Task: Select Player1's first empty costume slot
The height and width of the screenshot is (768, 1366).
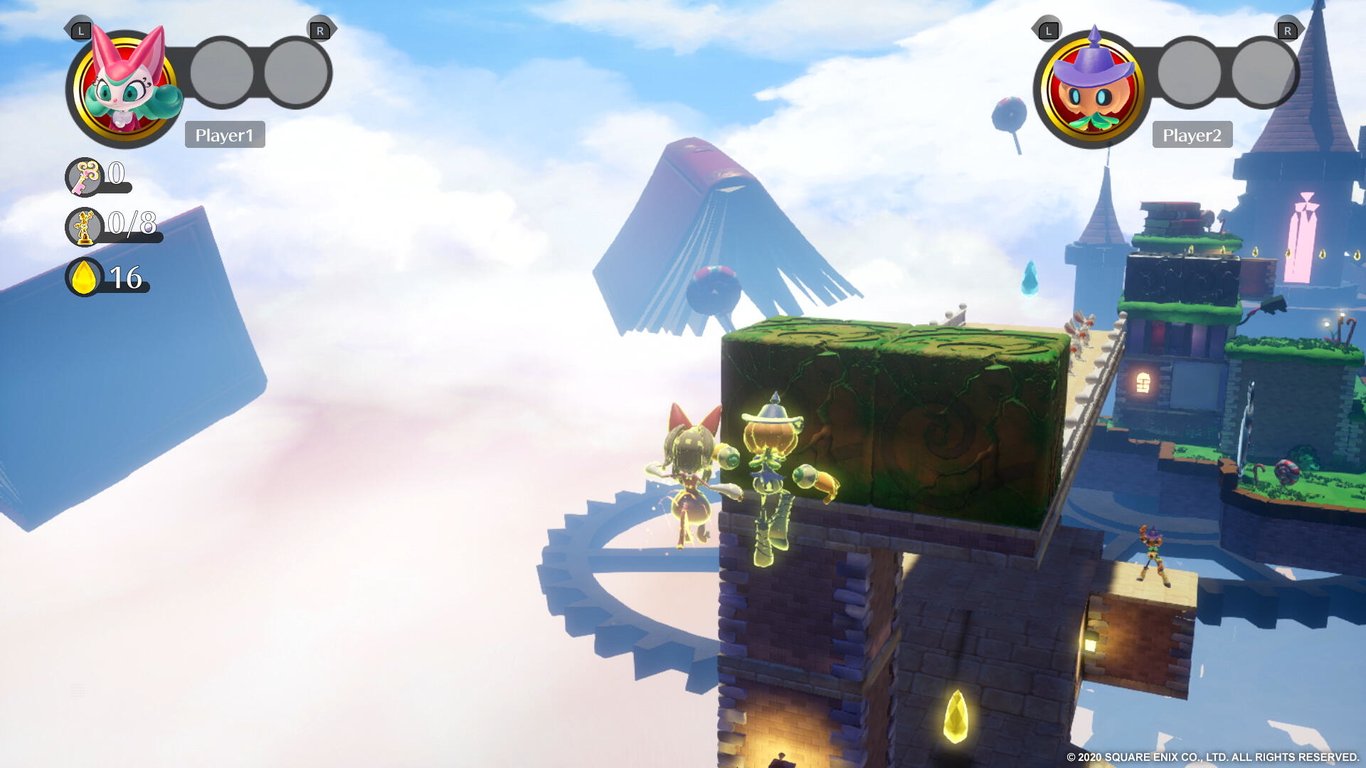Action: pos(221,71)
